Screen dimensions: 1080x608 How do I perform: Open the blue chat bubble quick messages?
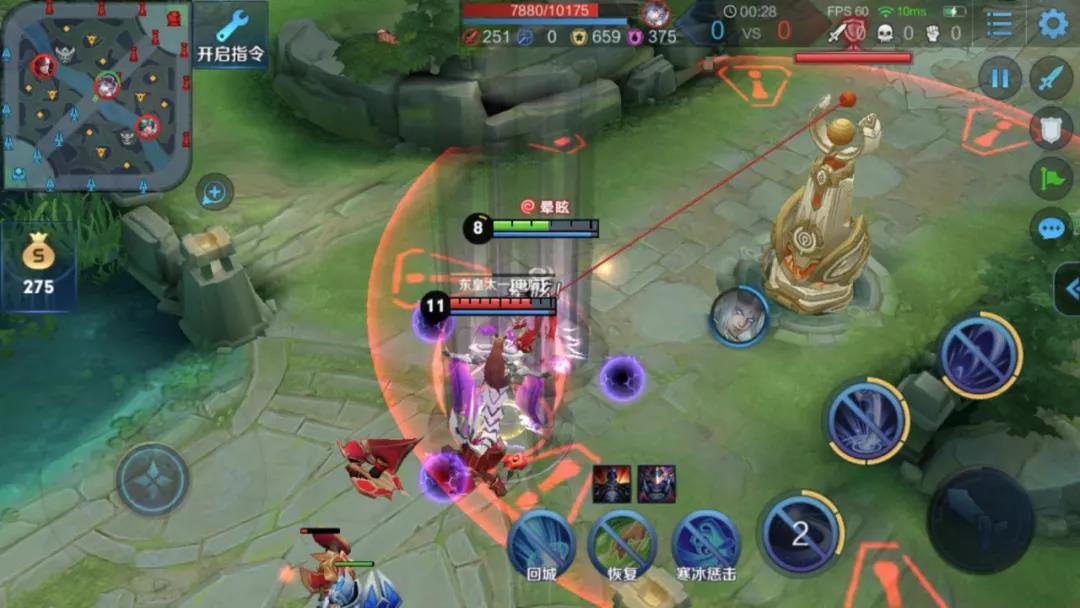coord(1051,228)
